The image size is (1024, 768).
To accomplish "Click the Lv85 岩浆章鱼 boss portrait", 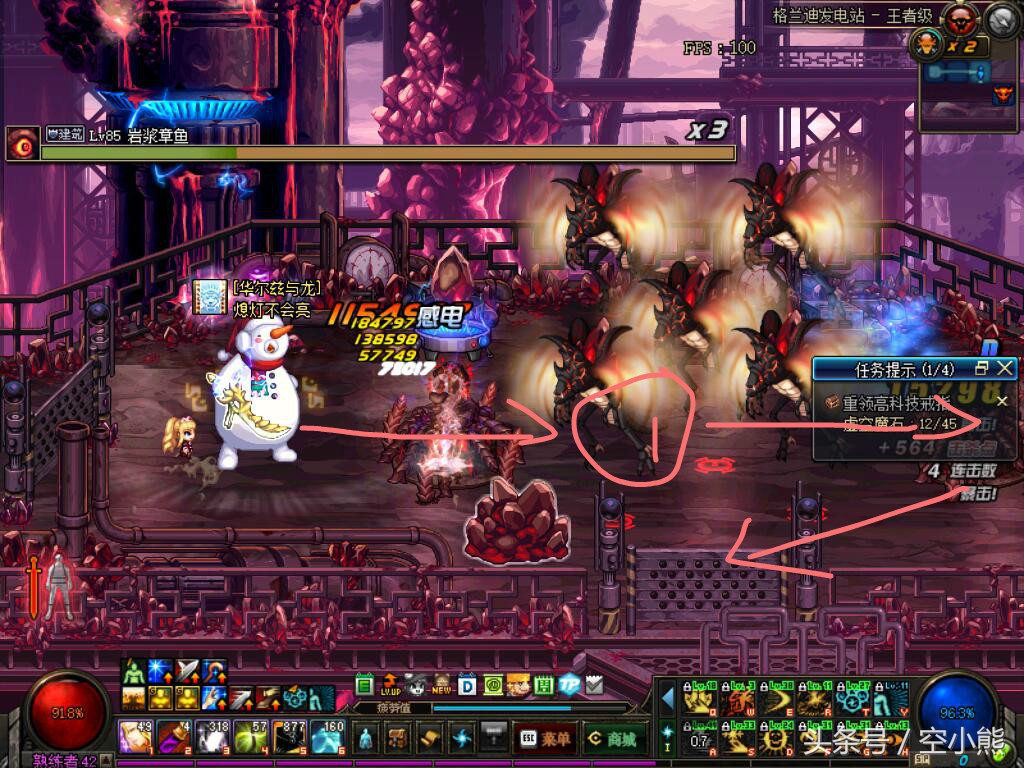I will coord(21,144).
